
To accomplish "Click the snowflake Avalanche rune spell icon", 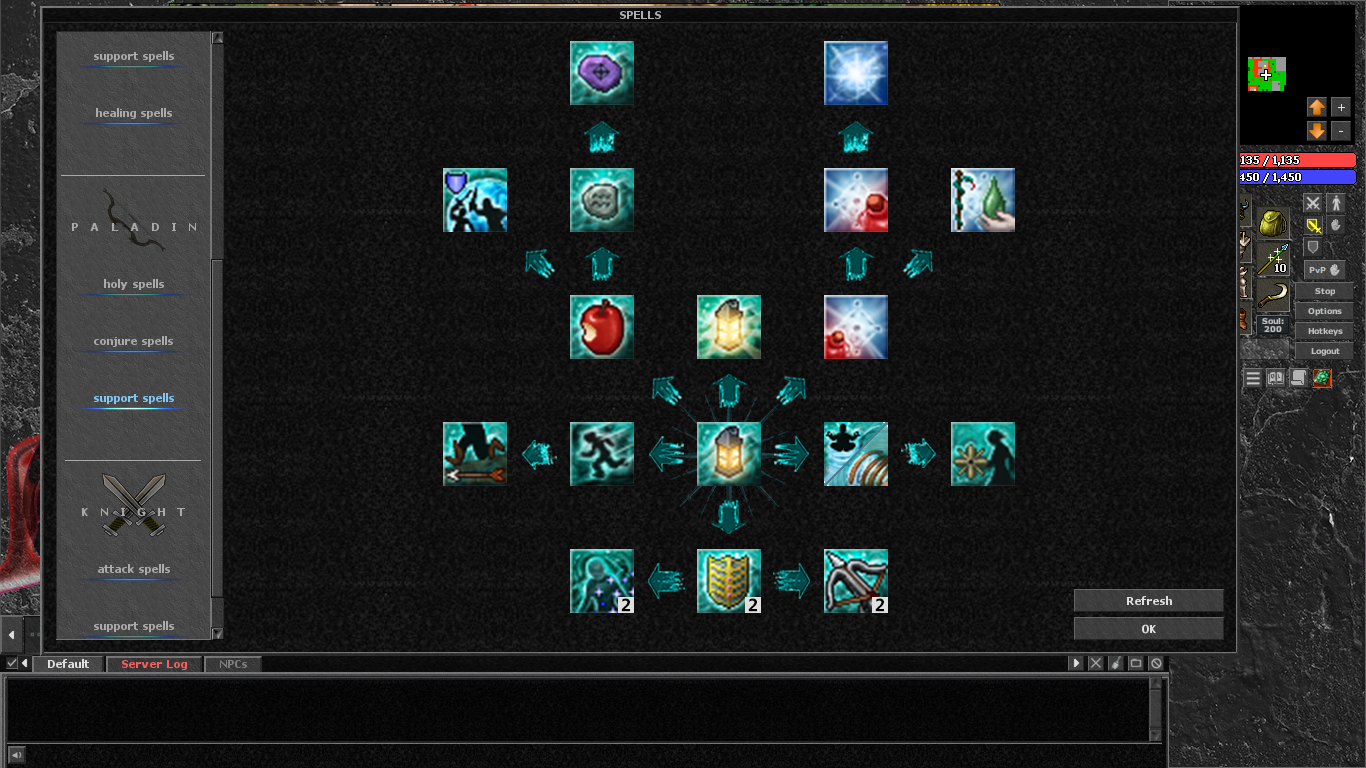I will pyautogui.click(x=855, y=72).
